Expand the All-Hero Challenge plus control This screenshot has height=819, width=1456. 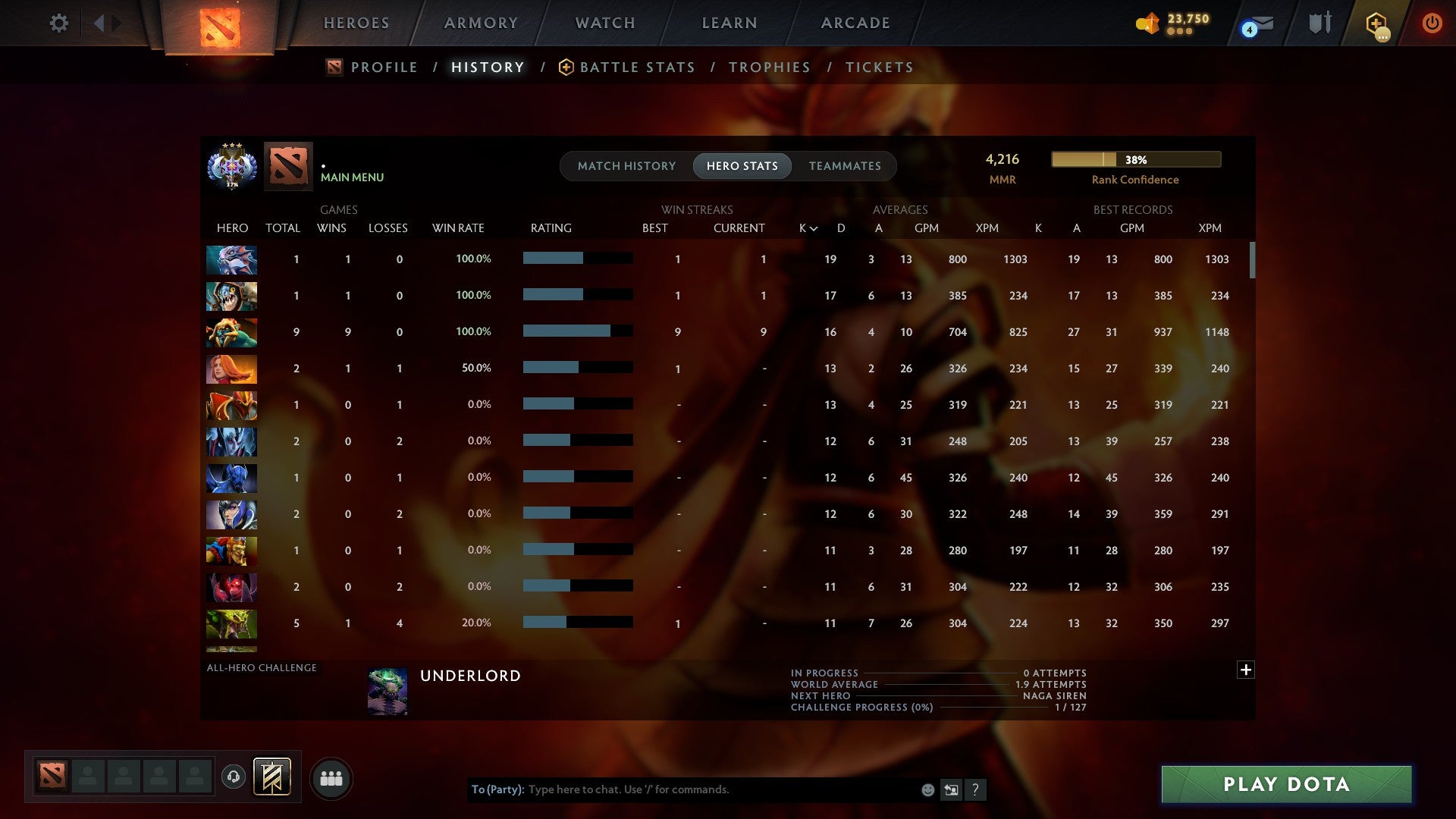(1246, 670)
